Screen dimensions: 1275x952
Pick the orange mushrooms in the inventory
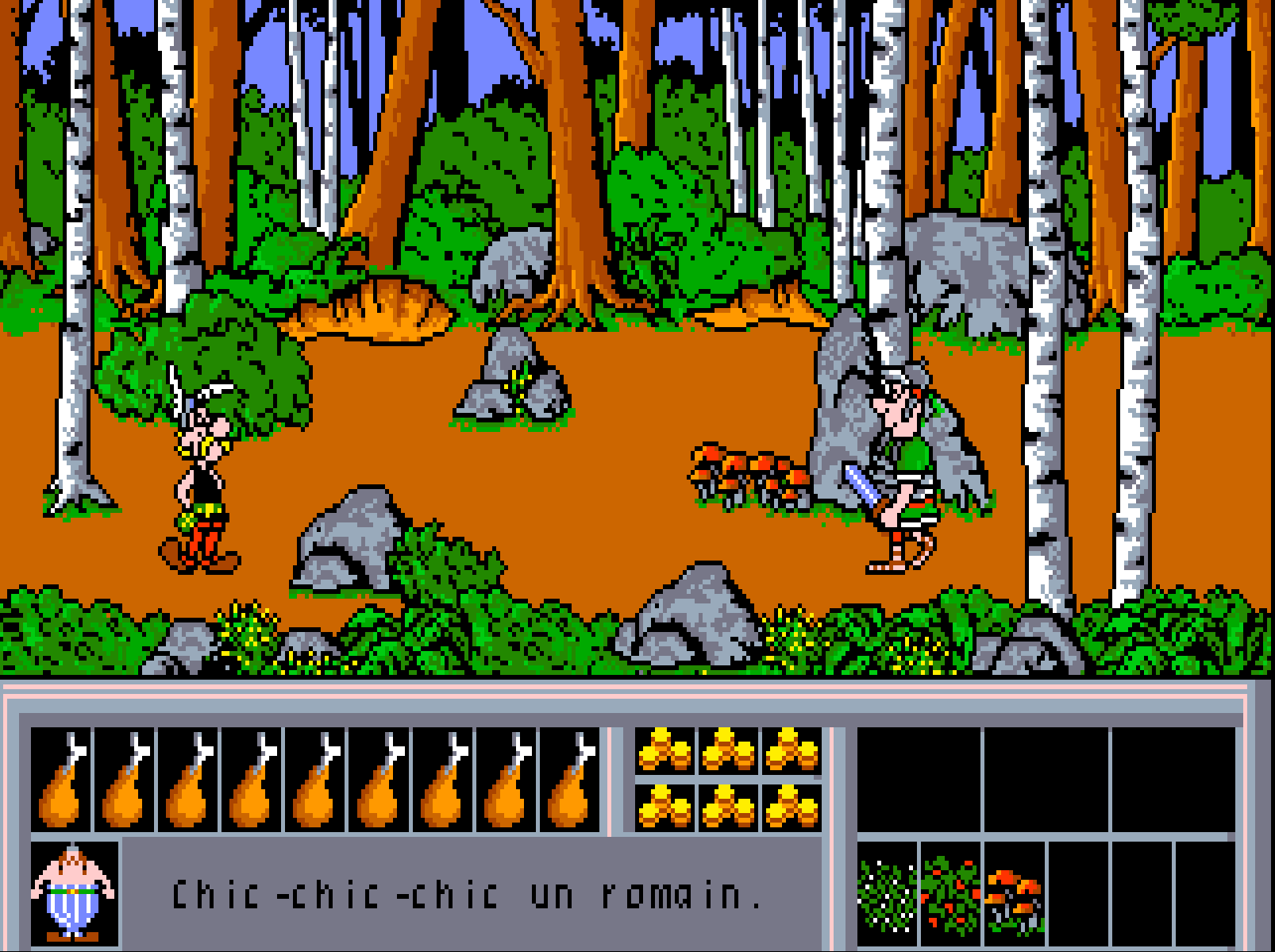click(1014, 895)
